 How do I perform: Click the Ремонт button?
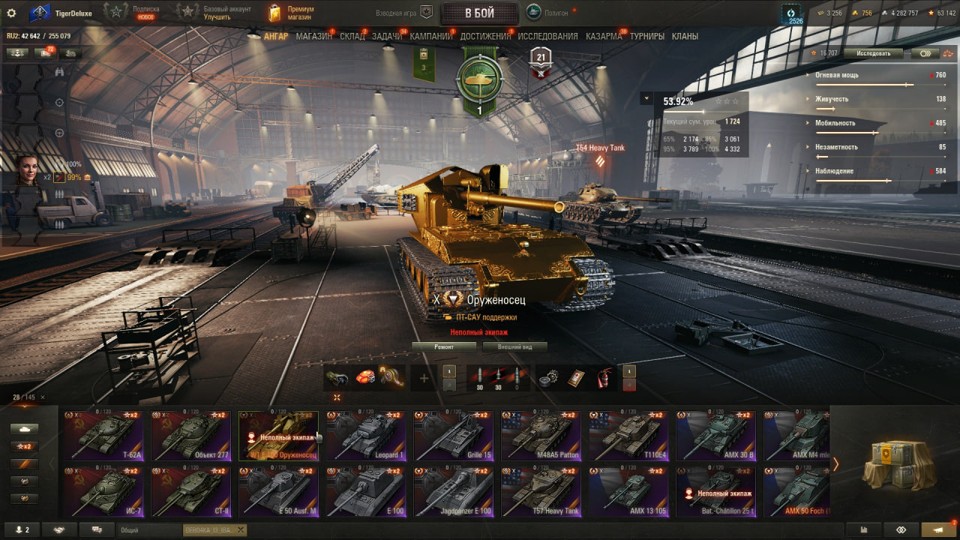pos(444,346)
